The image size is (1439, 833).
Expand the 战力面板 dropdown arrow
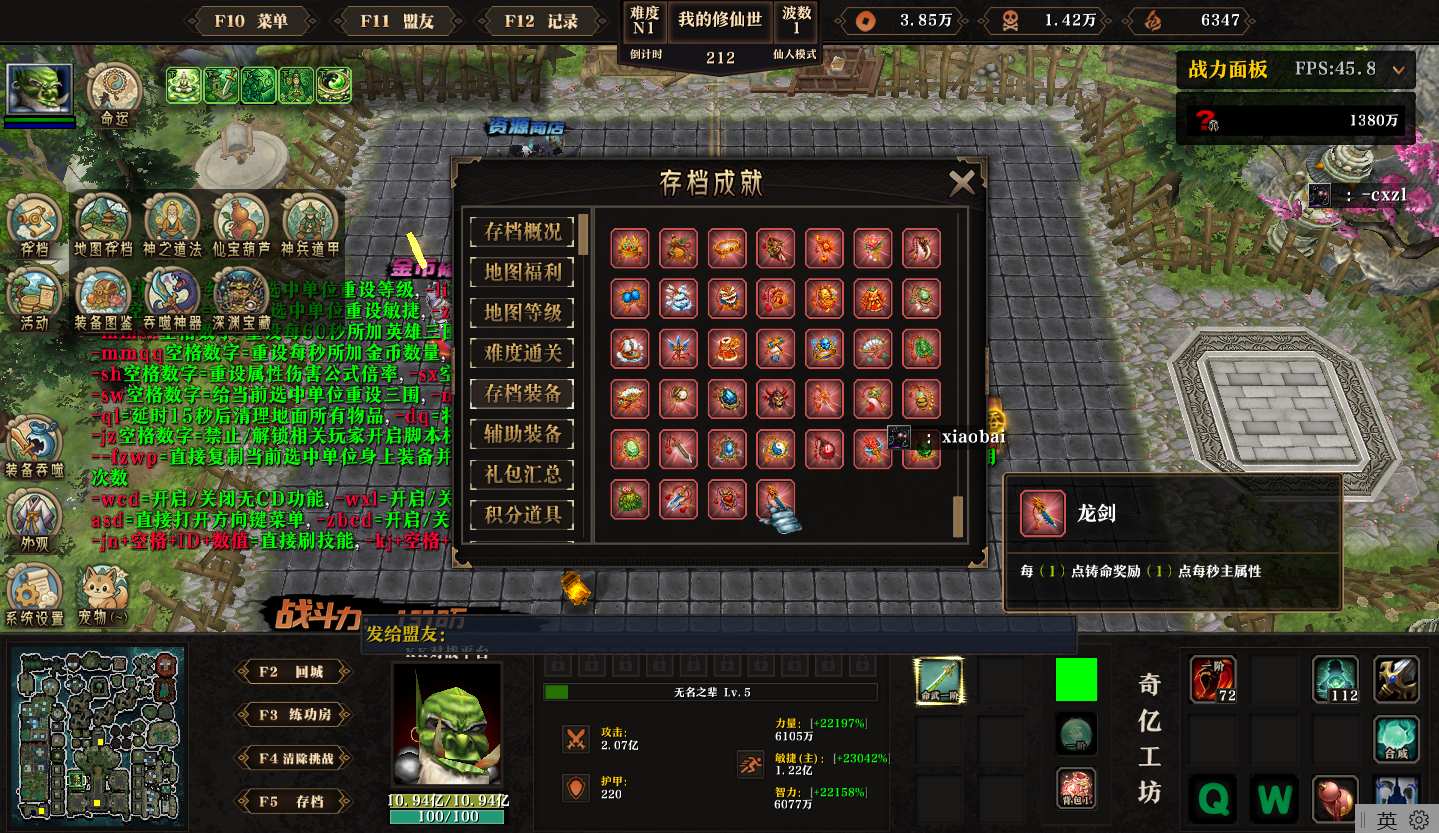click(x=1398, y=70)
